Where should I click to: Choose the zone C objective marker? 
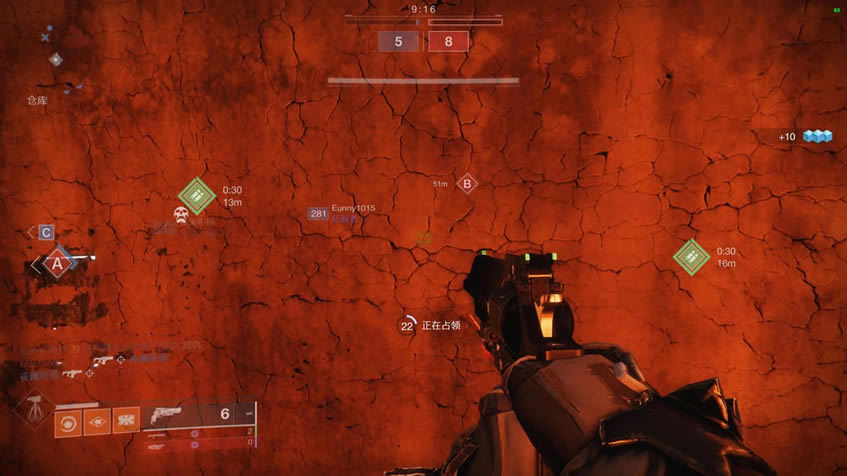(x=46, y=232)
